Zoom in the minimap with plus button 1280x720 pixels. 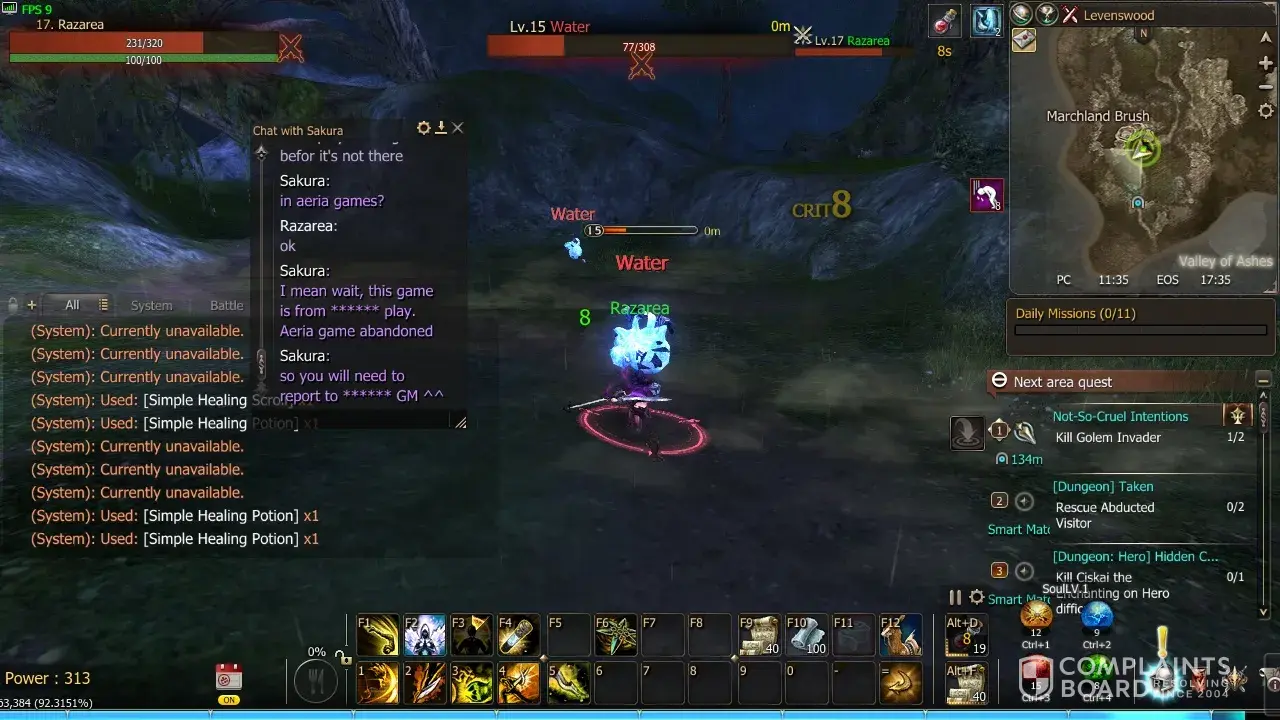[x=1265, y=64]
